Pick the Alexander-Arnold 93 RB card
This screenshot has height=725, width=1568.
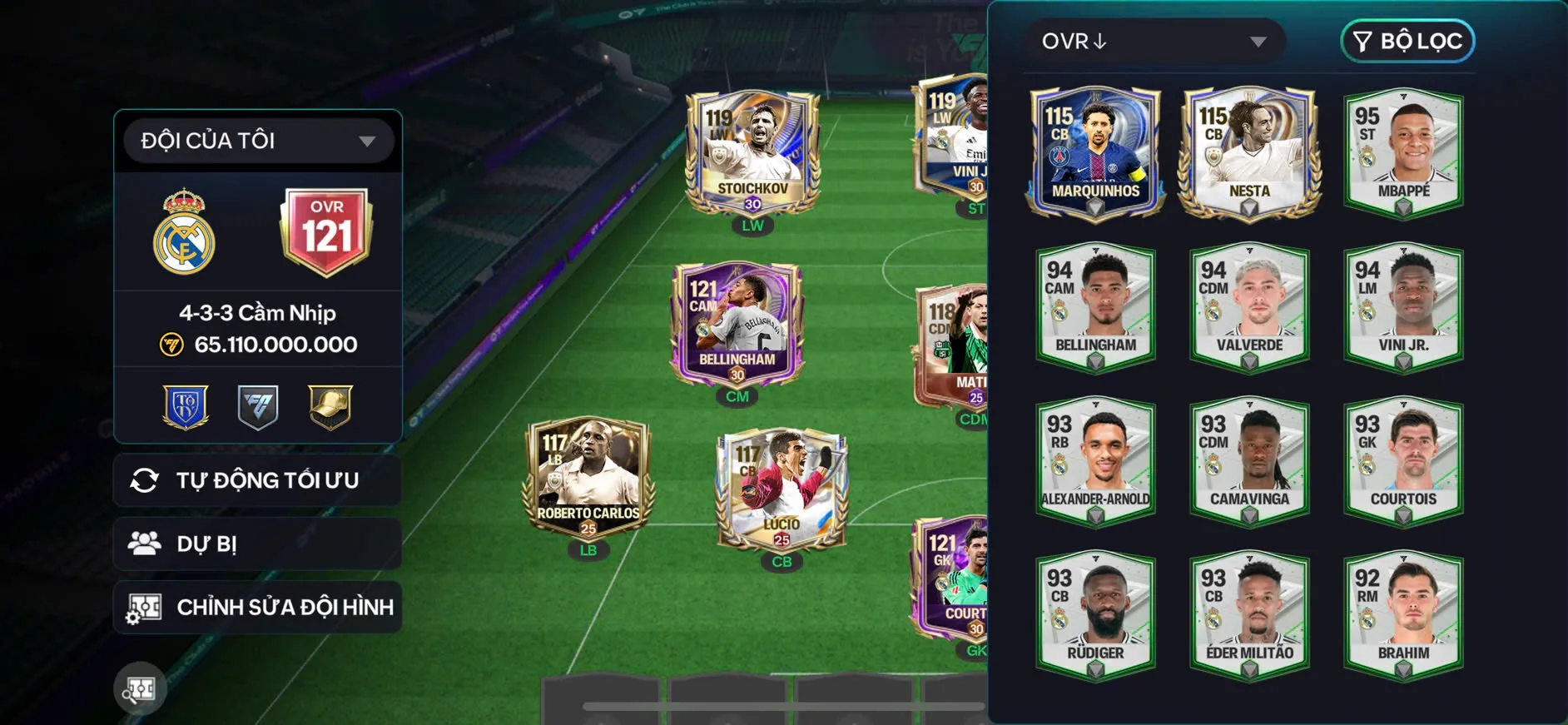[x=1095, y=461]
